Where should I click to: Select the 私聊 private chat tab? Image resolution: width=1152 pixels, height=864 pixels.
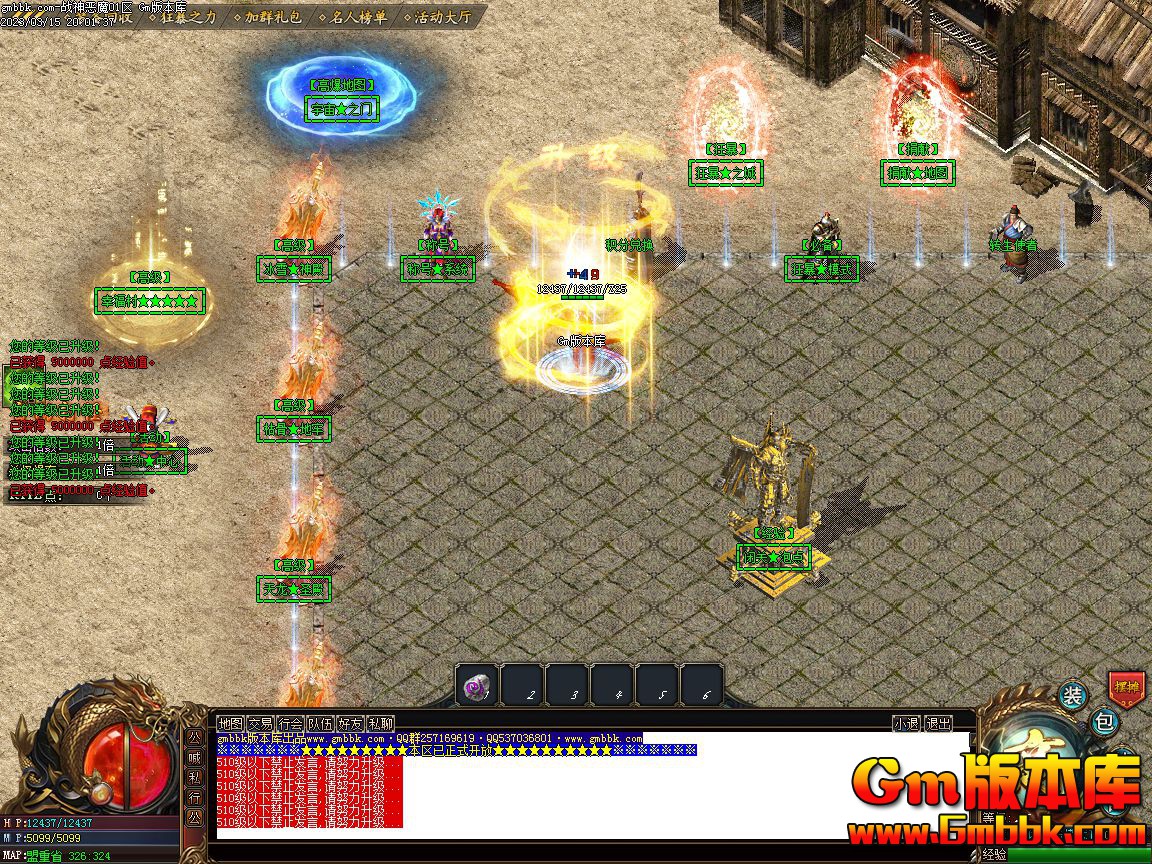point(380,723)
